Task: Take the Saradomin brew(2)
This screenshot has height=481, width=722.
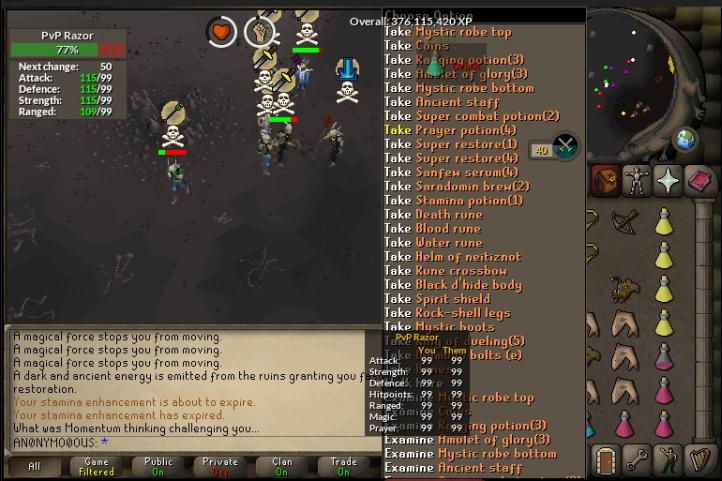Action: 457,186
